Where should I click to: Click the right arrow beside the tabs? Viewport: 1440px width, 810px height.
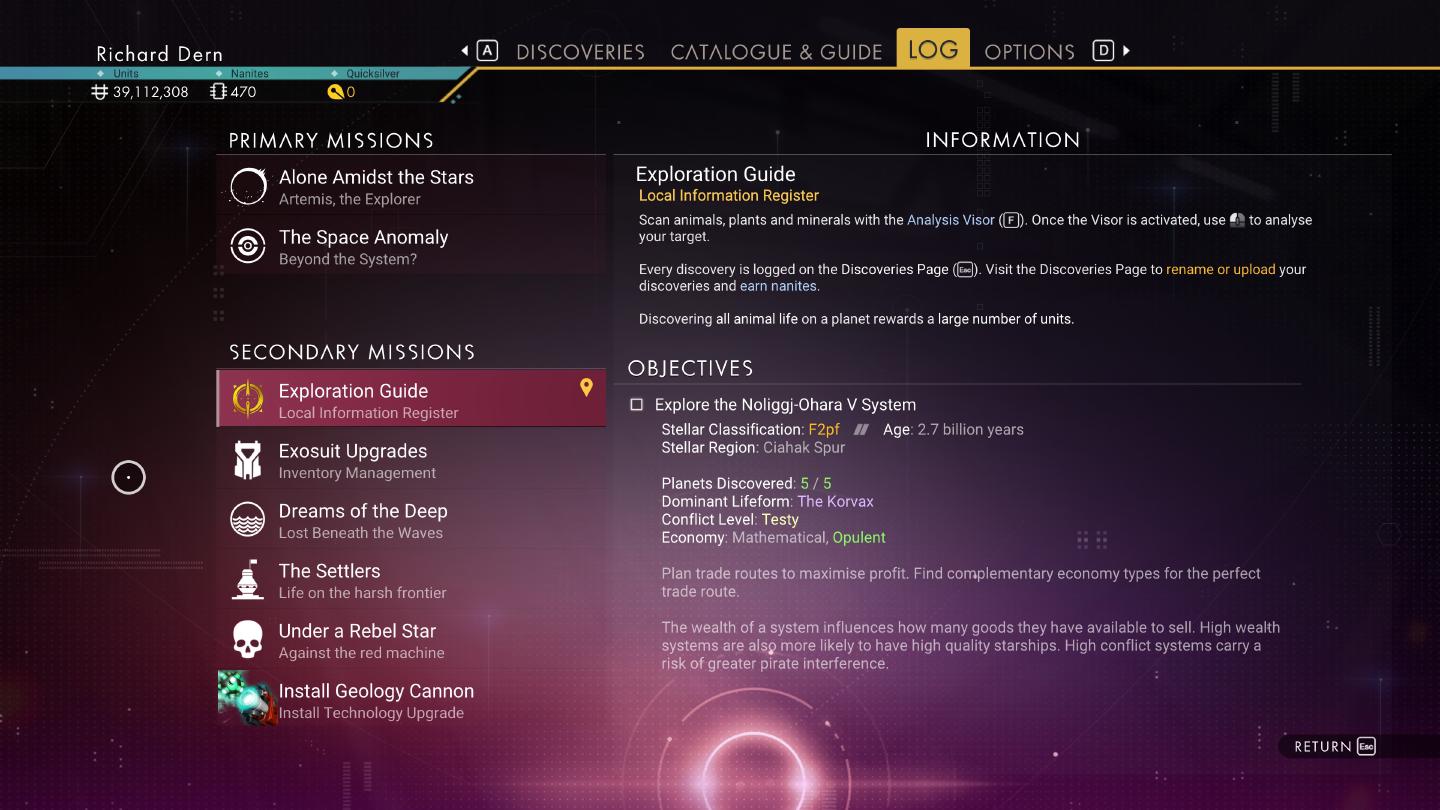coord(1126,51)
